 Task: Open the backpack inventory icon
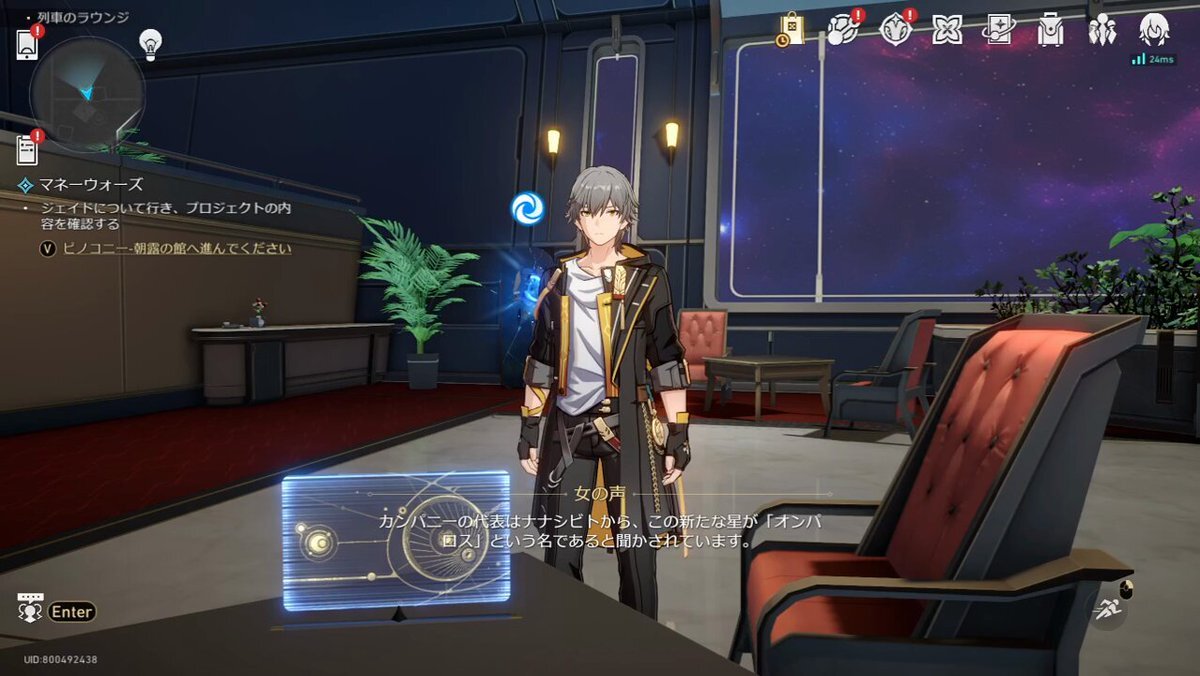pos(1050,30)
